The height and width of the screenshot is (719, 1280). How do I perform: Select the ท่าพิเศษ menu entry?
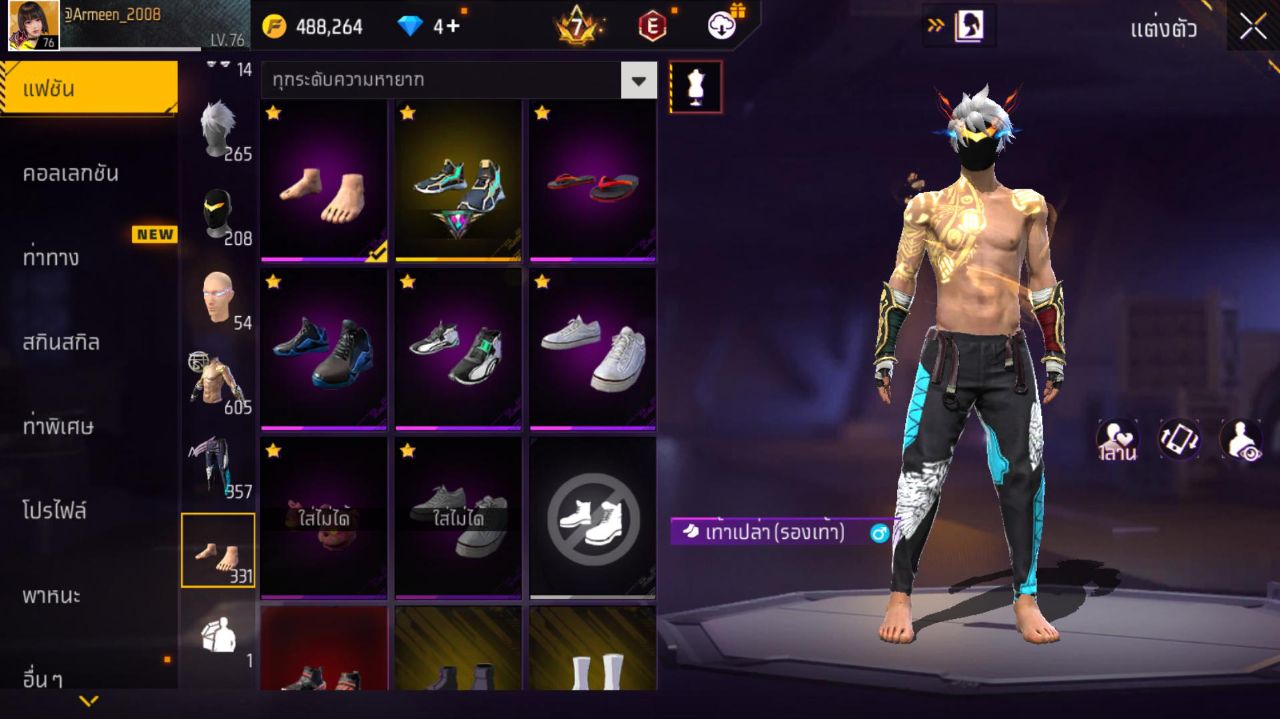pyautogui.click(x=58, y=426)
